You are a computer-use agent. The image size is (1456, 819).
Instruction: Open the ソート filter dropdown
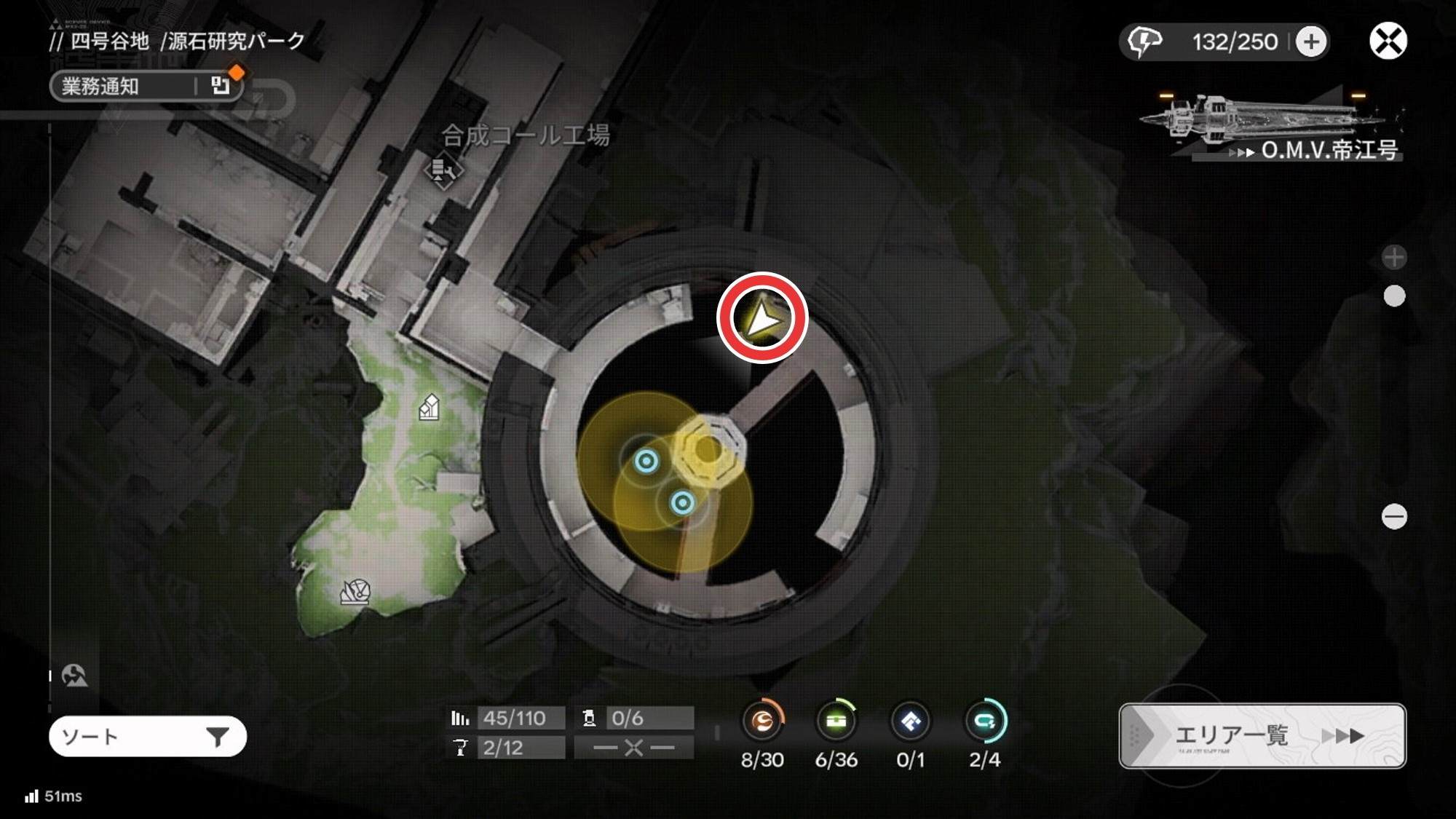point(147,737)
